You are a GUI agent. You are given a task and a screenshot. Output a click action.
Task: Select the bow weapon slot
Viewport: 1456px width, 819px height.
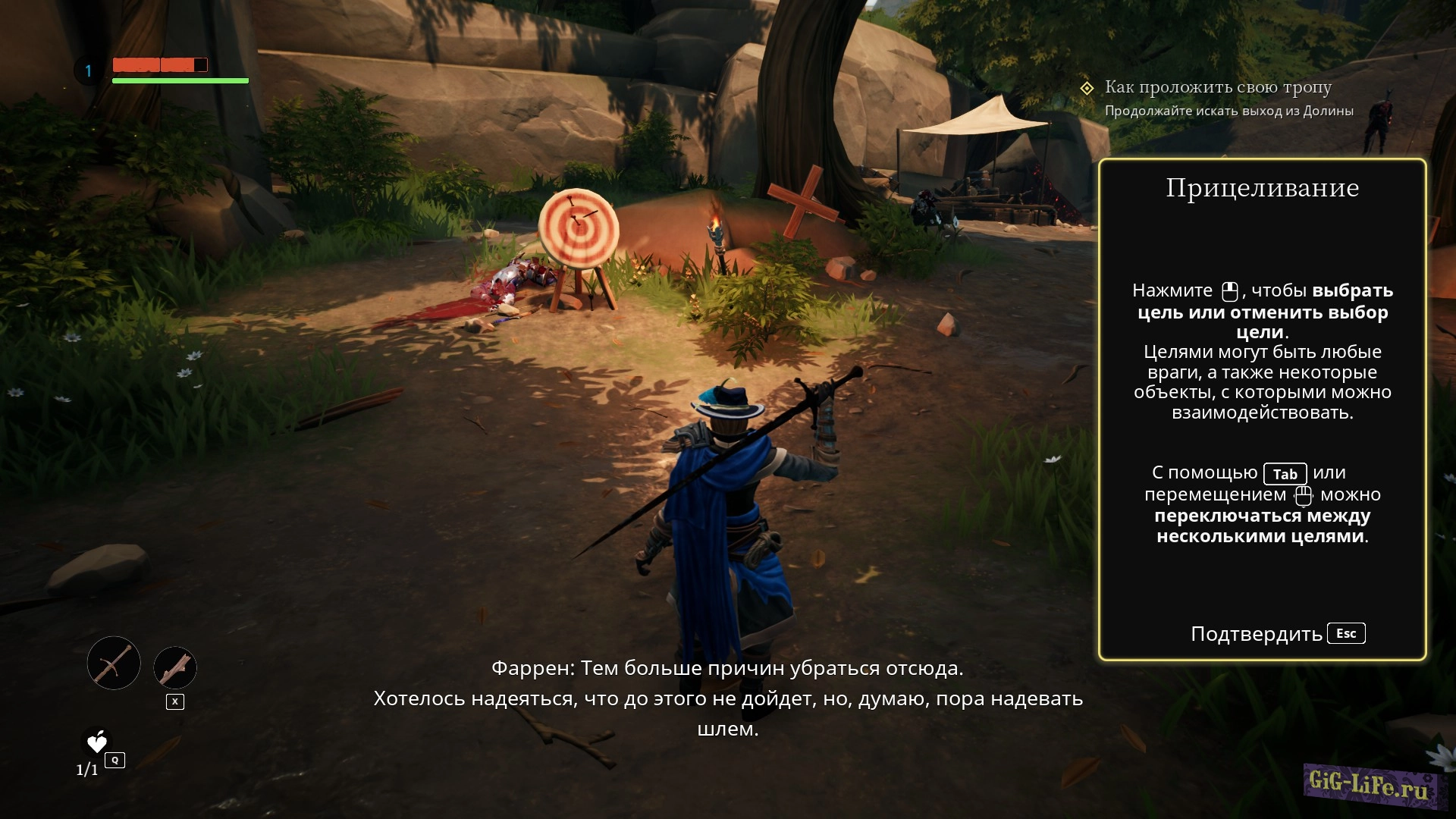[x=114, y=664]
